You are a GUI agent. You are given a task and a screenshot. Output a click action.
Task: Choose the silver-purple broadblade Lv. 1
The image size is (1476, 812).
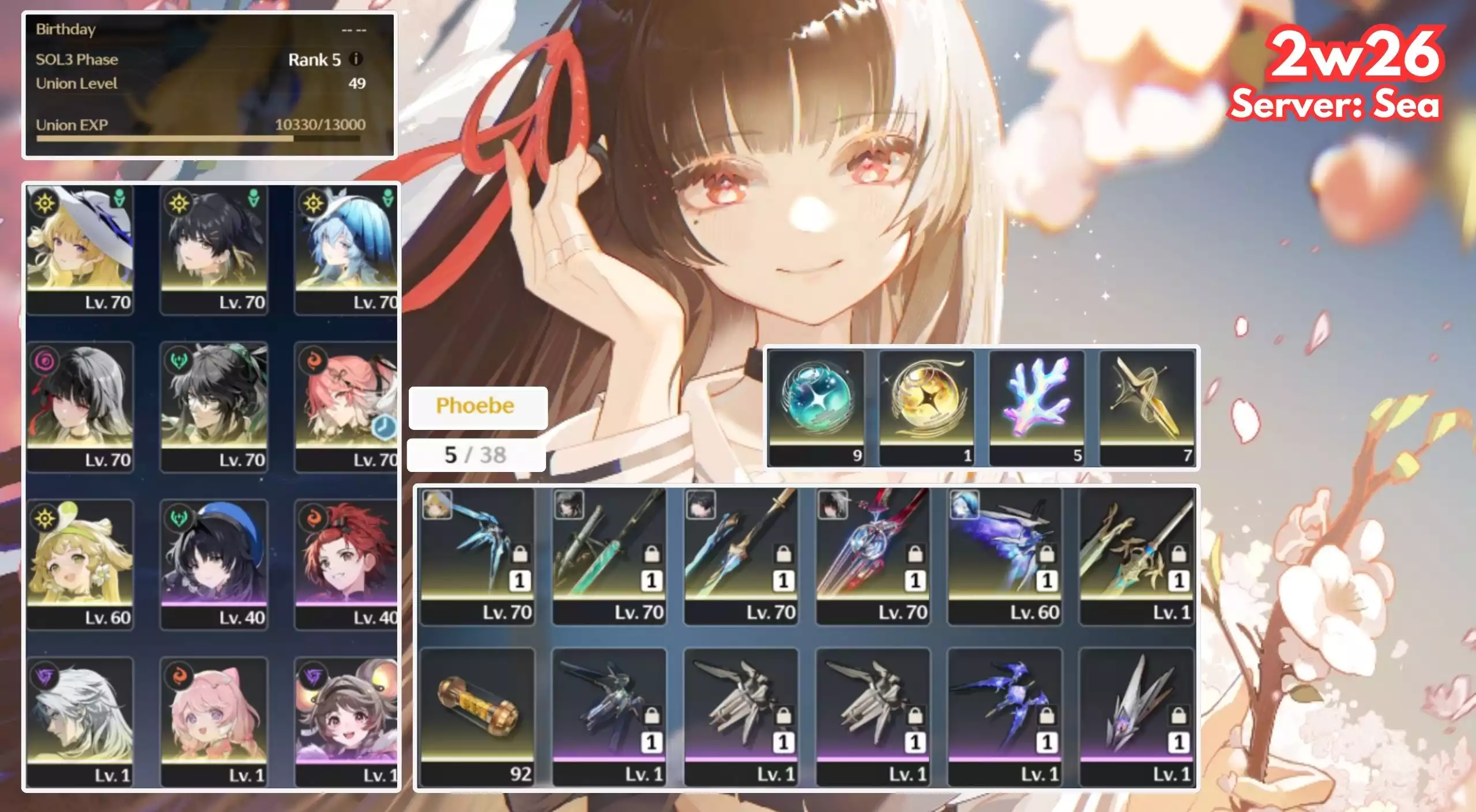click(1137, 716)
